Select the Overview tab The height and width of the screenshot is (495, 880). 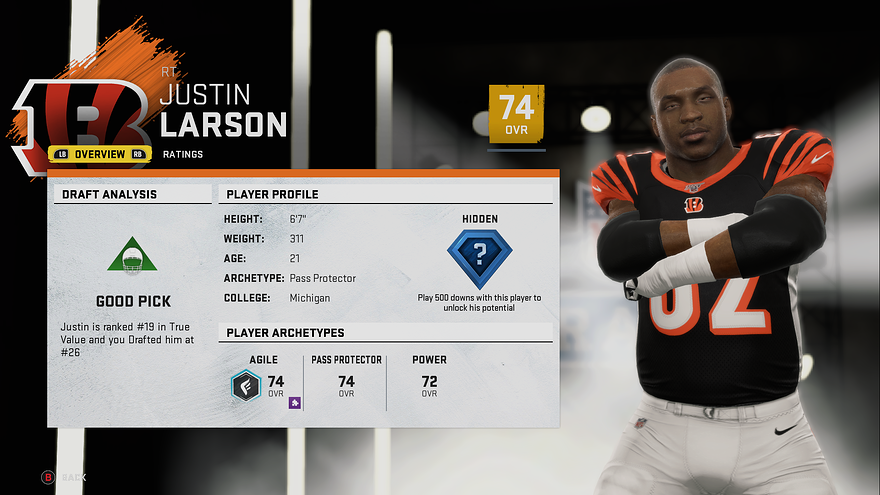[x=99, y=154]
